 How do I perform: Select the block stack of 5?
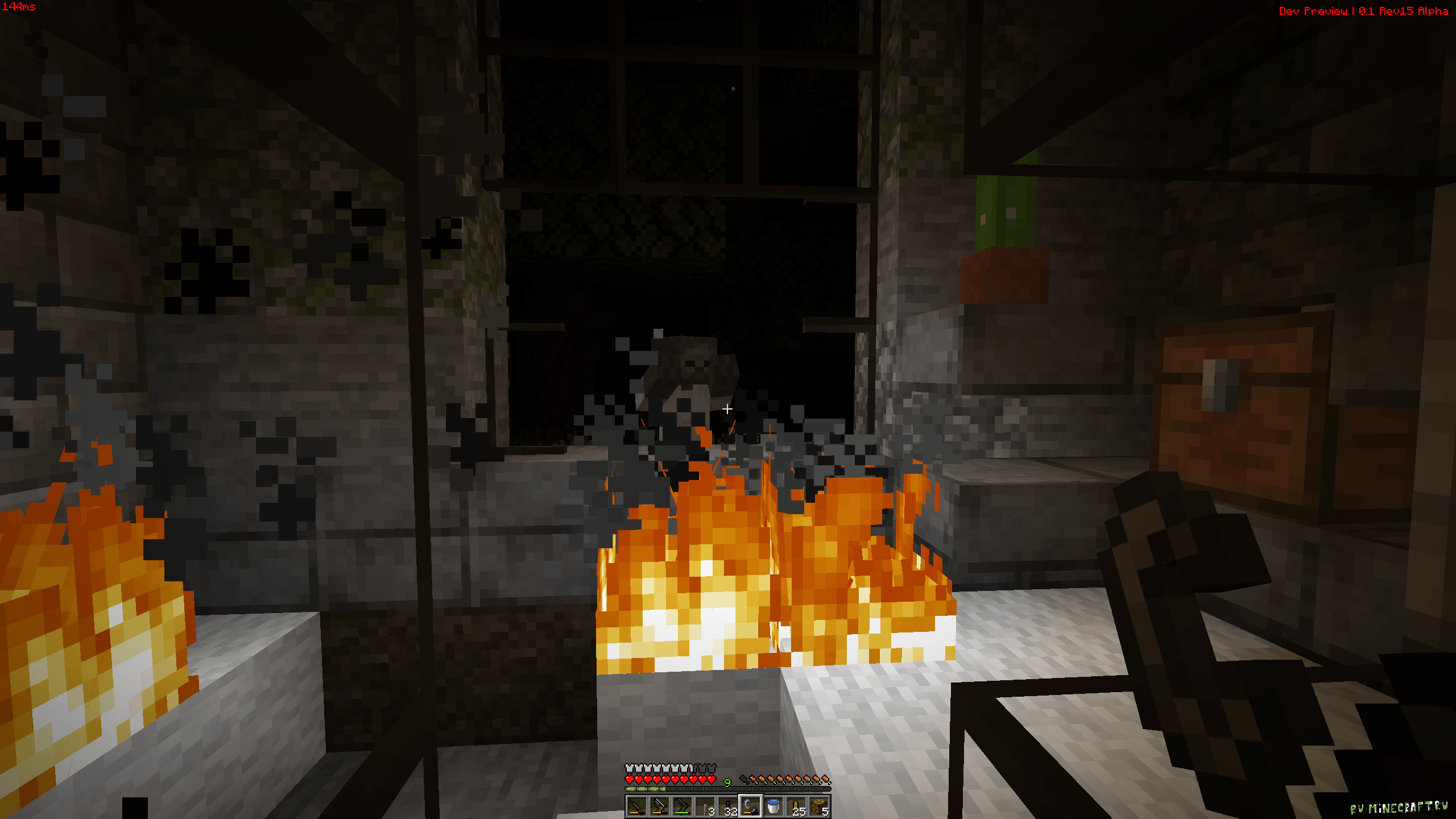tap(819, 806)
